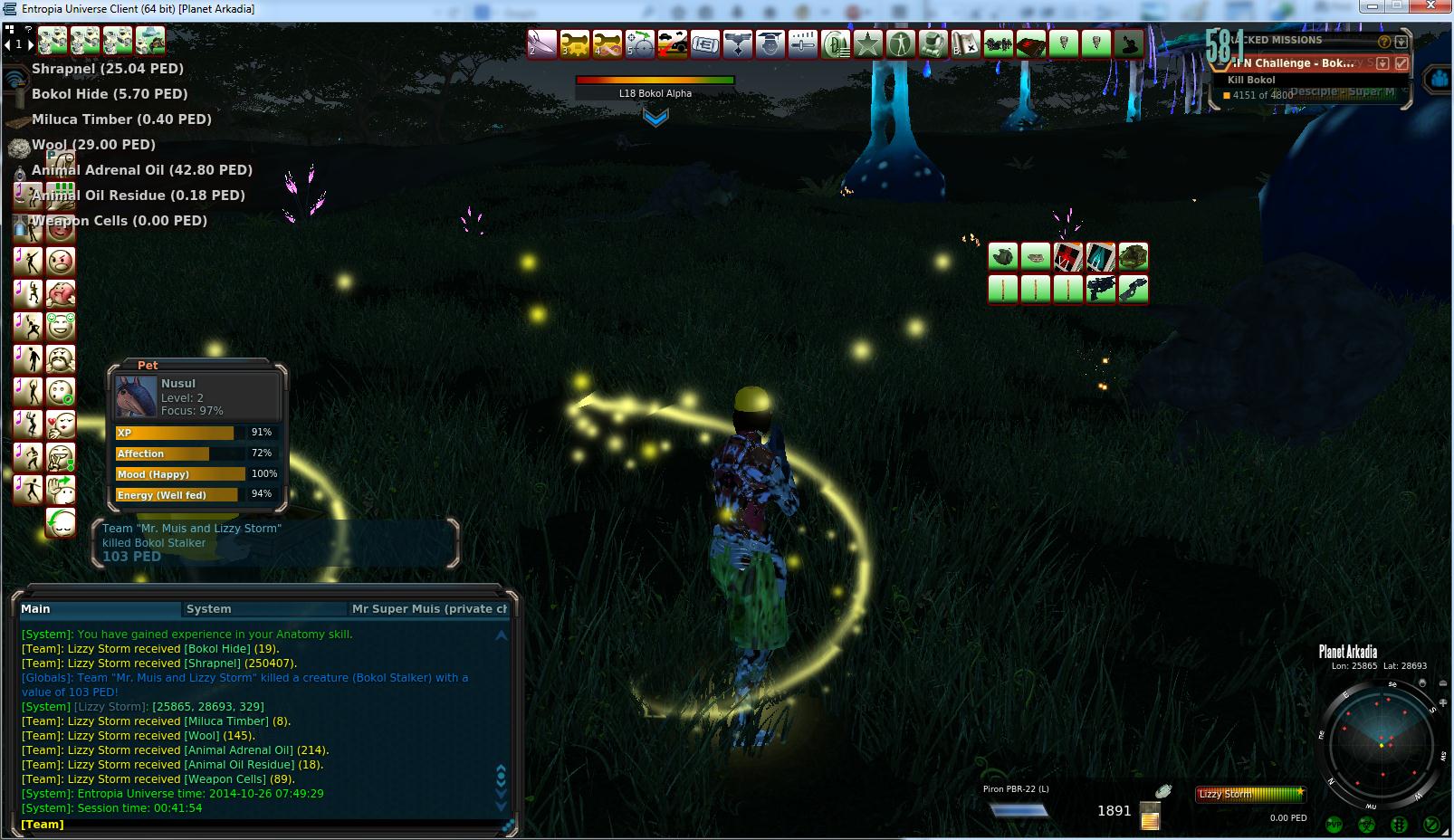Viewport: 1454px width, 840px height.
Task: Activate the crosshair targeting icon
Action: (640, 43)
